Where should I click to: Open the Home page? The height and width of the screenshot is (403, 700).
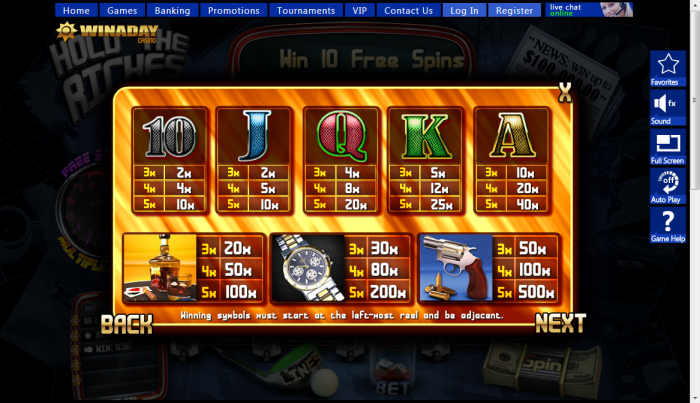77,11
